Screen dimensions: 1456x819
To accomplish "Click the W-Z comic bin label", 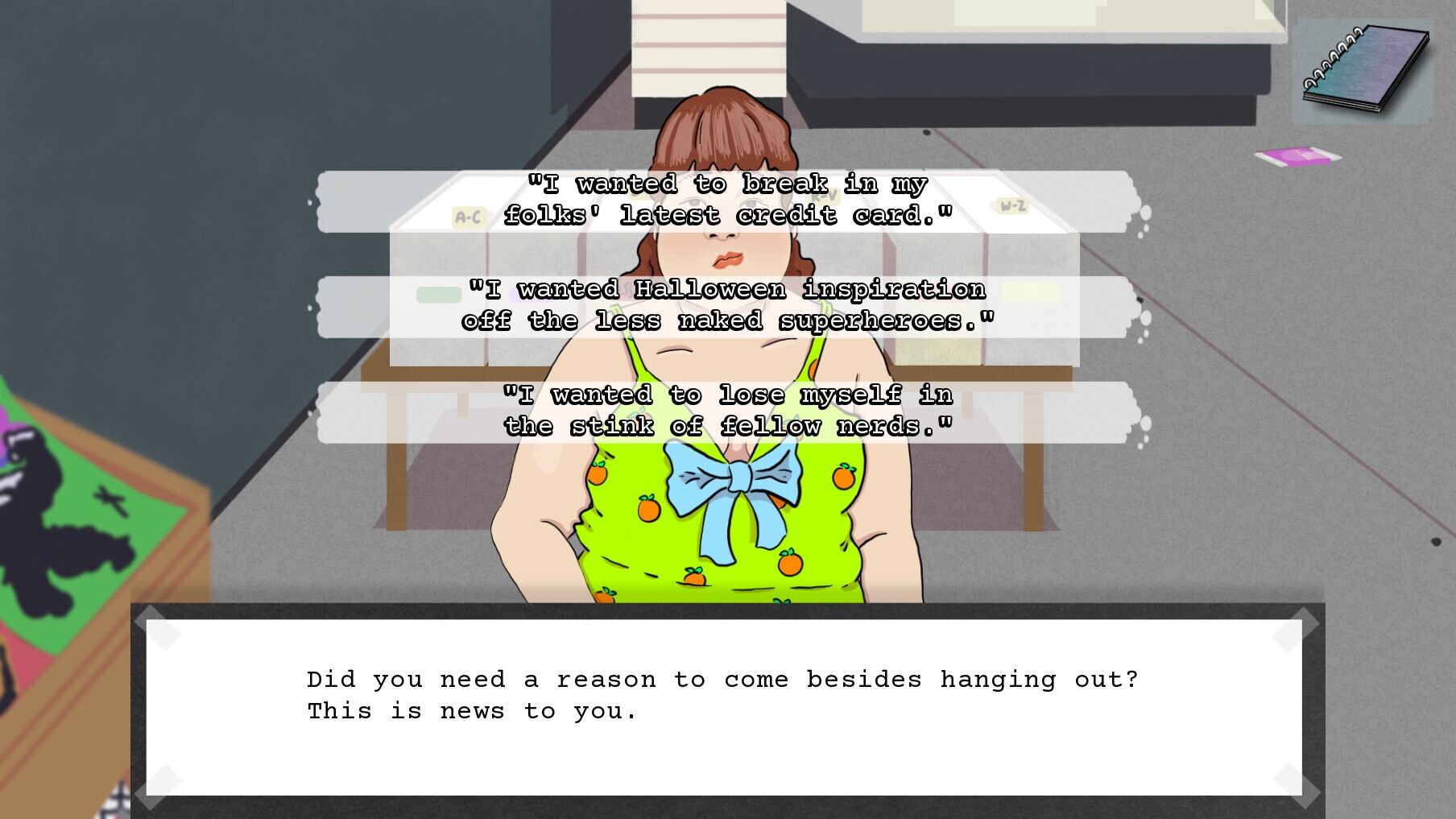I will pyautogui.click(x=1011, y=205).
